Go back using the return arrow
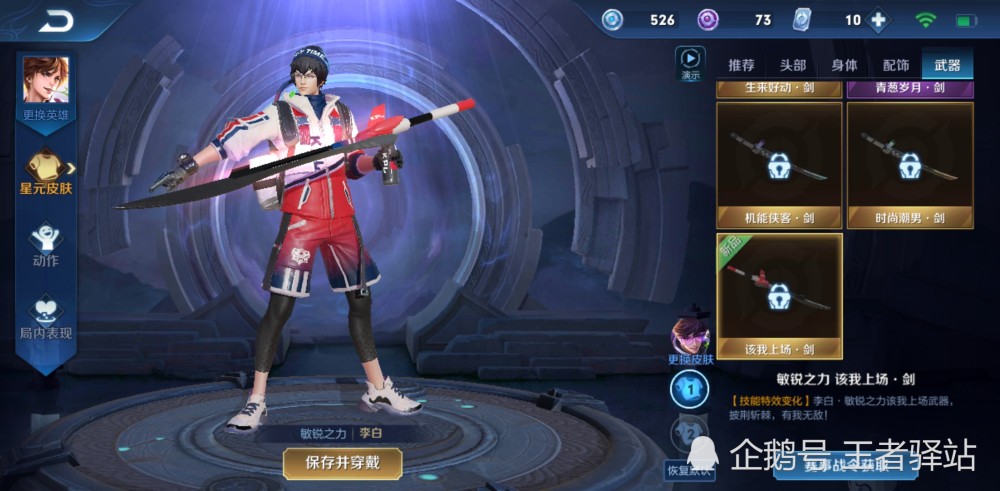1000x491 pixels. pos(59,20)
